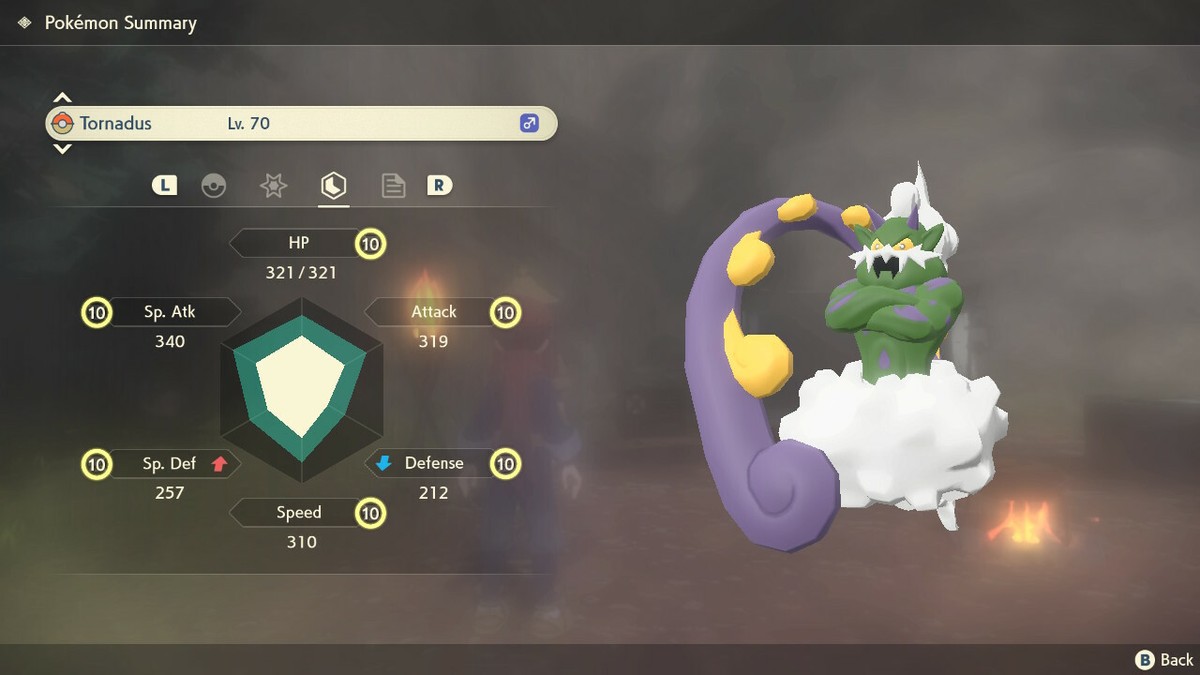Image resolution: width=1200 pixels, height=675 pixels.
Task: Click the Attack effort level 10 badge
Action: coord(506,313)
